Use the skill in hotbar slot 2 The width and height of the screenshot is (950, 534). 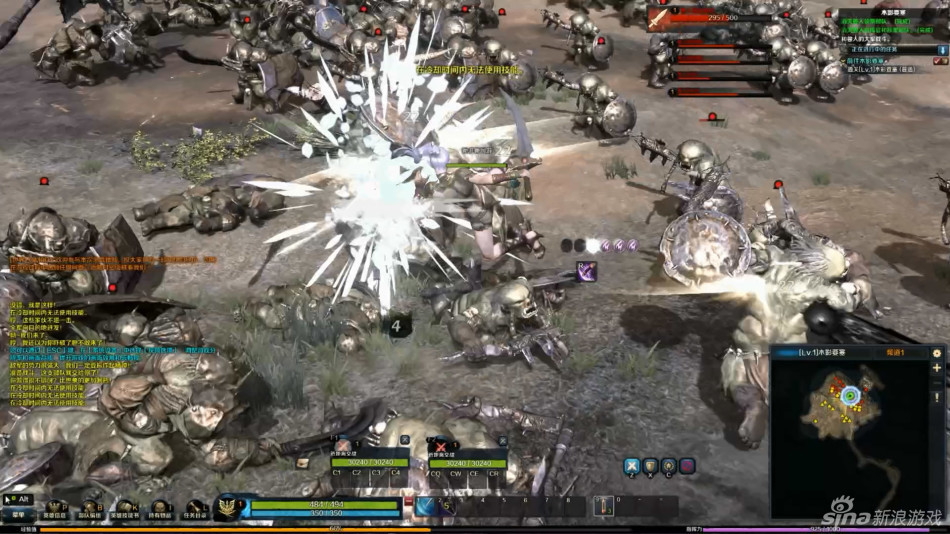tap(449, 507)
